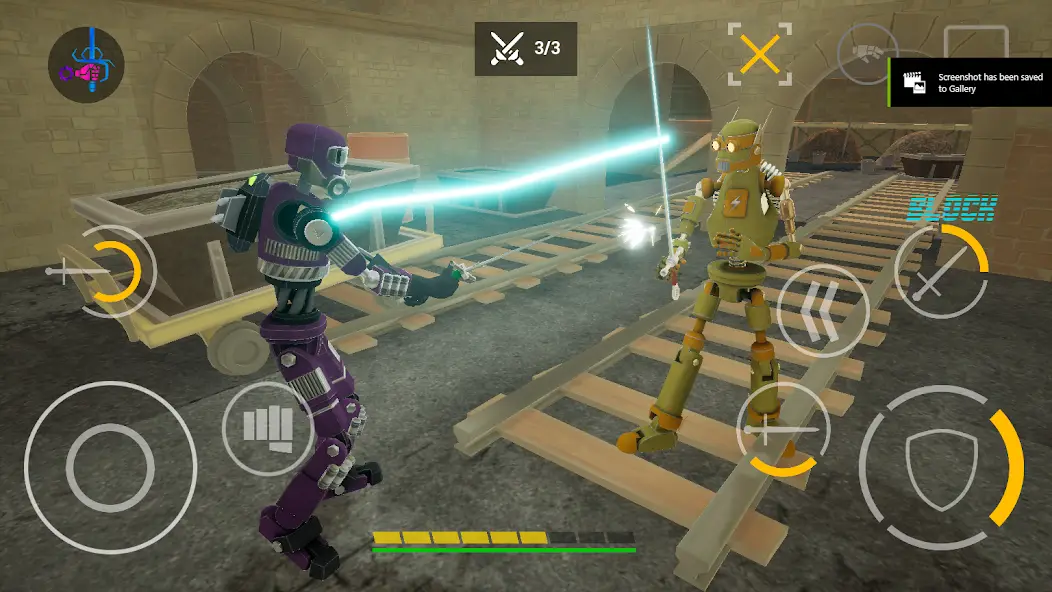Tap the robot hand grab button
The image size is (1052, 592).
point(866,52)
